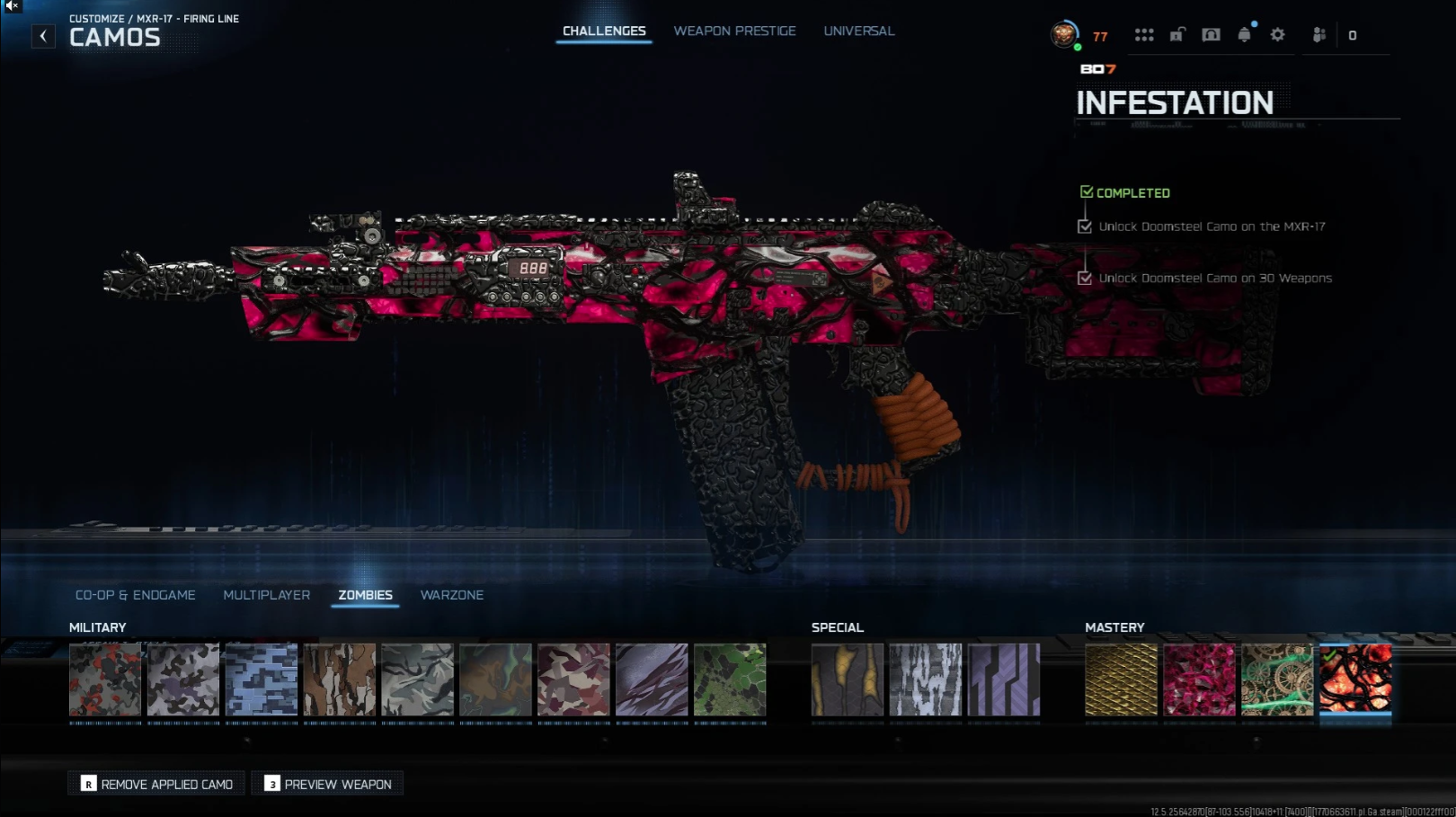1456x817 pixels.
Task: Choose the gold scale mastery camo
Action: [x=1121, y=679]
